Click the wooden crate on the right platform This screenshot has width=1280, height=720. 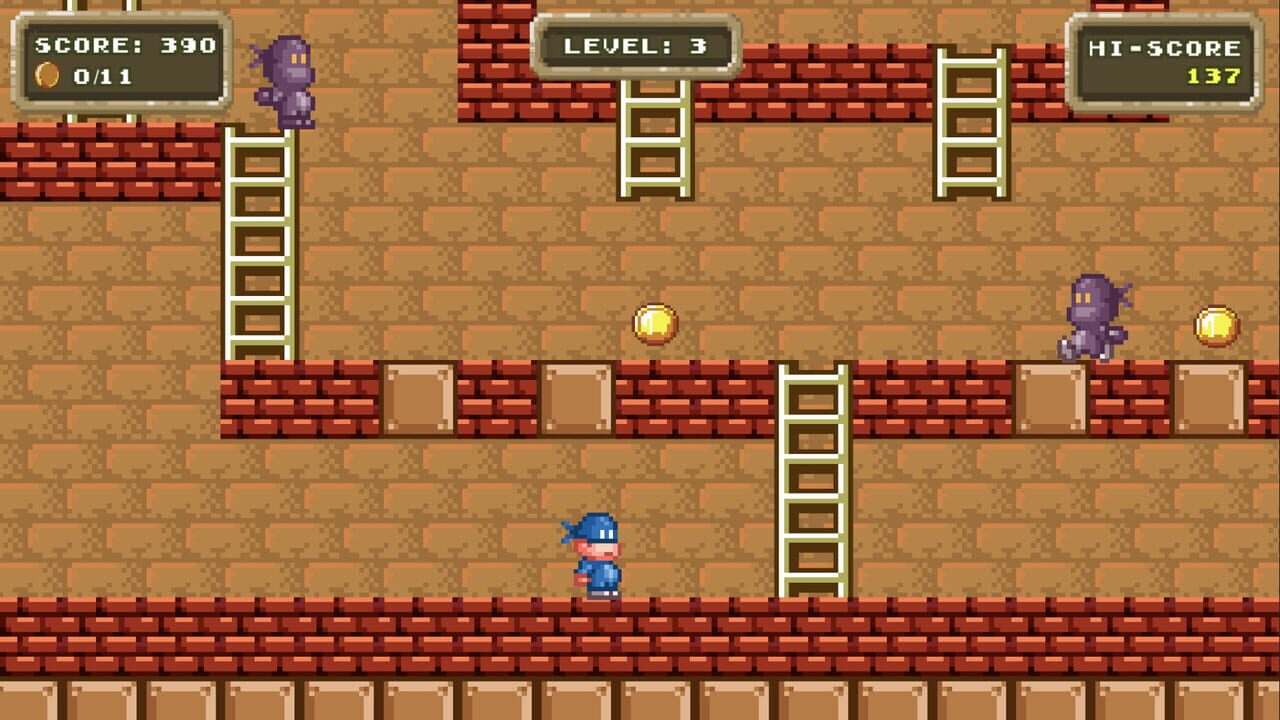click(1051, 398)
